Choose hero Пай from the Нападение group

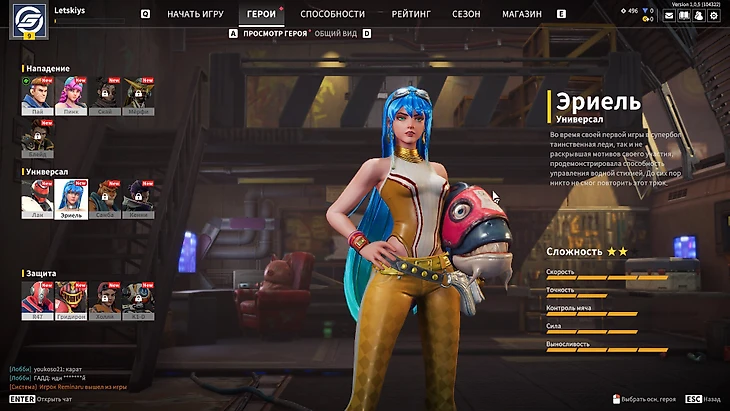[x=36, y=93]
